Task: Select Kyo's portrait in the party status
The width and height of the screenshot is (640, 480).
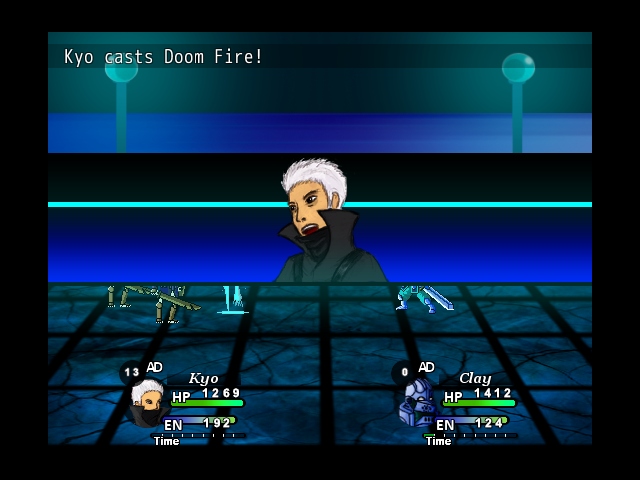Action: pos(147,401)
